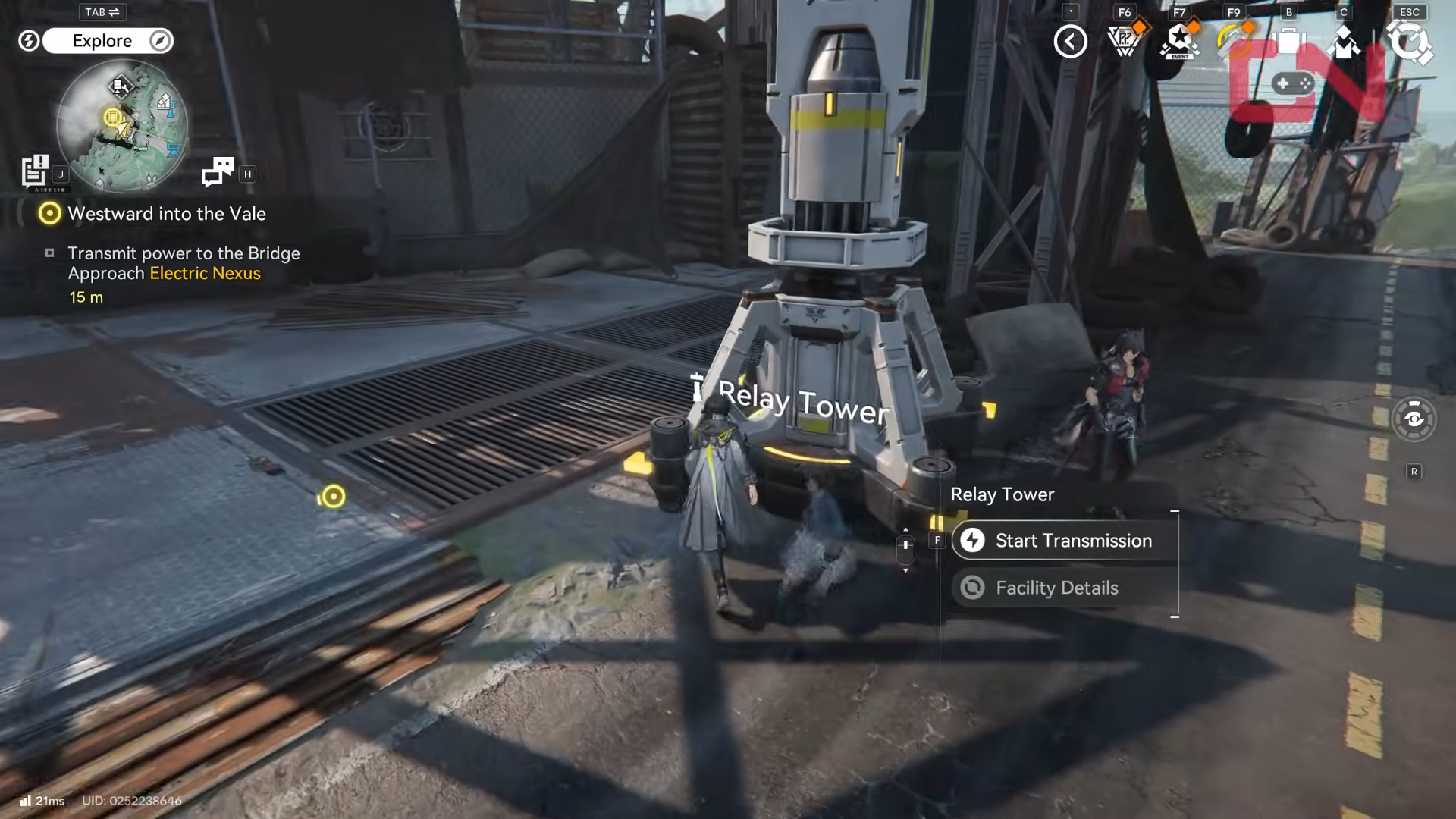
Task: Click the camera view eye button
Action: (1414, 419)
